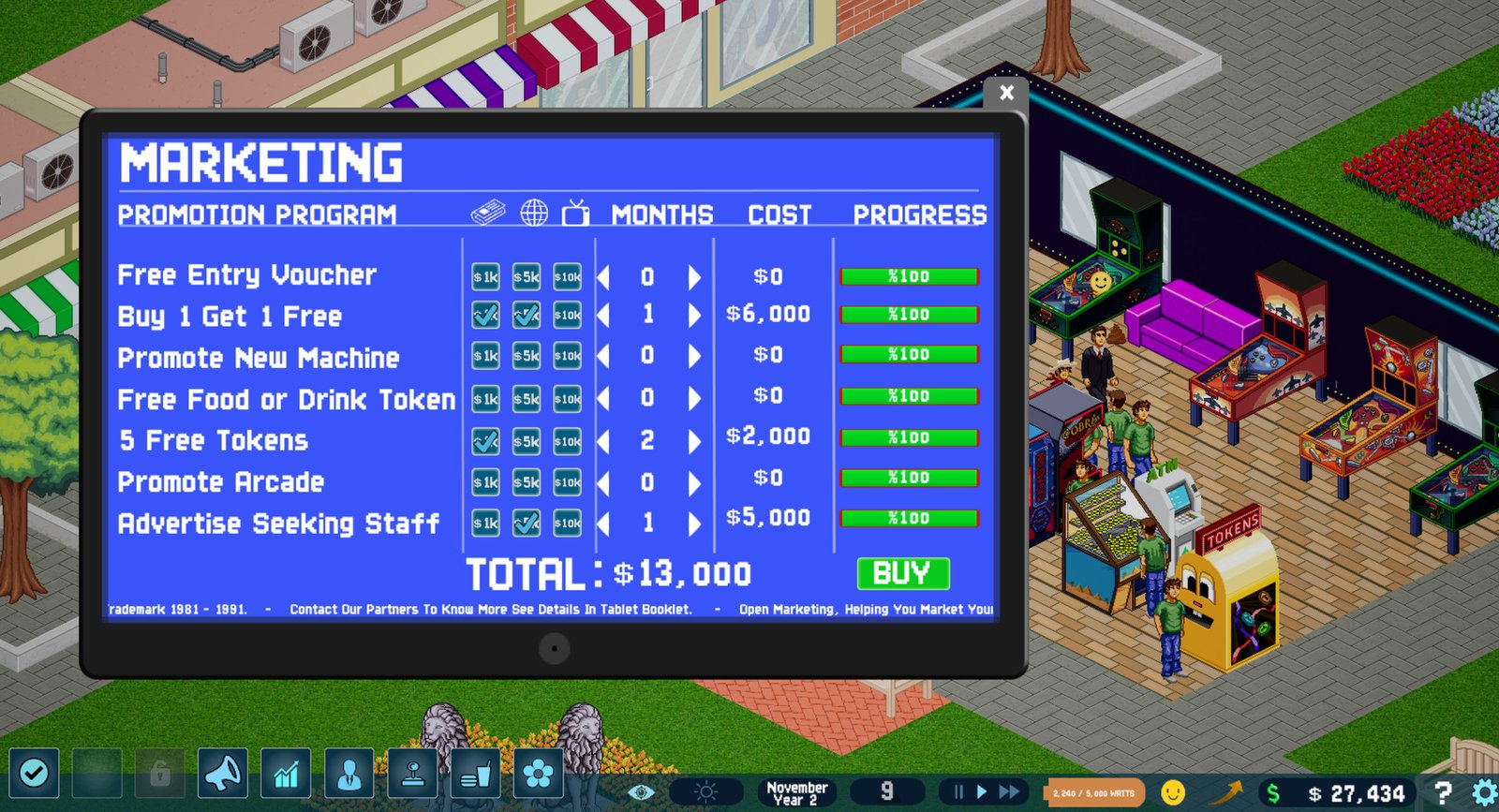The image size is (1499, 812).
Task: Increase months for Free Entry Voucher
Action: [x=693, y=275]
